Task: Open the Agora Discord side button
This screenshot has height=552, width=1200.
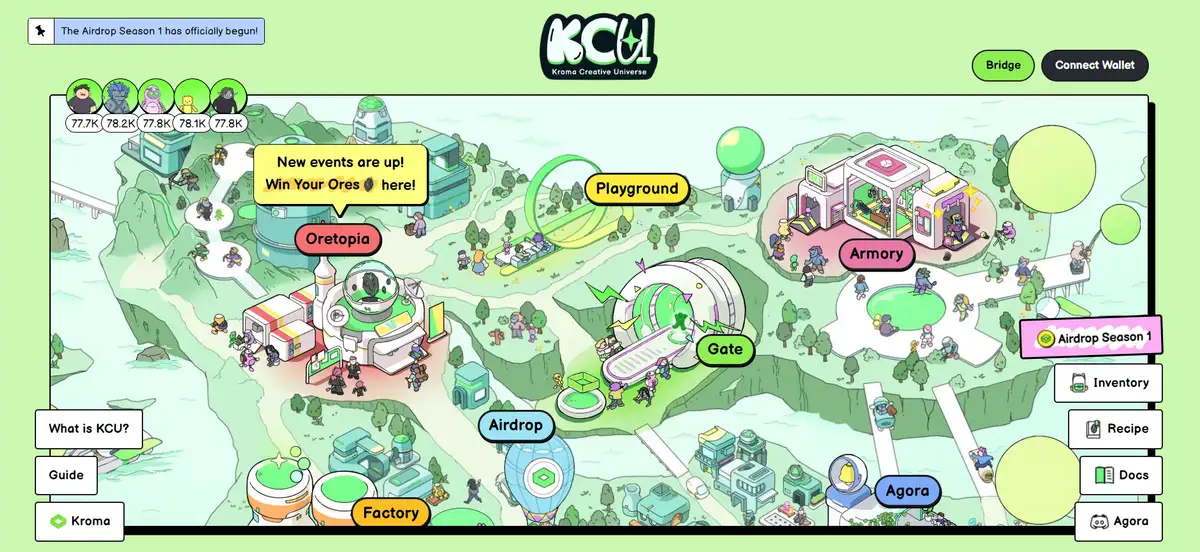Action: (1118, 521)
